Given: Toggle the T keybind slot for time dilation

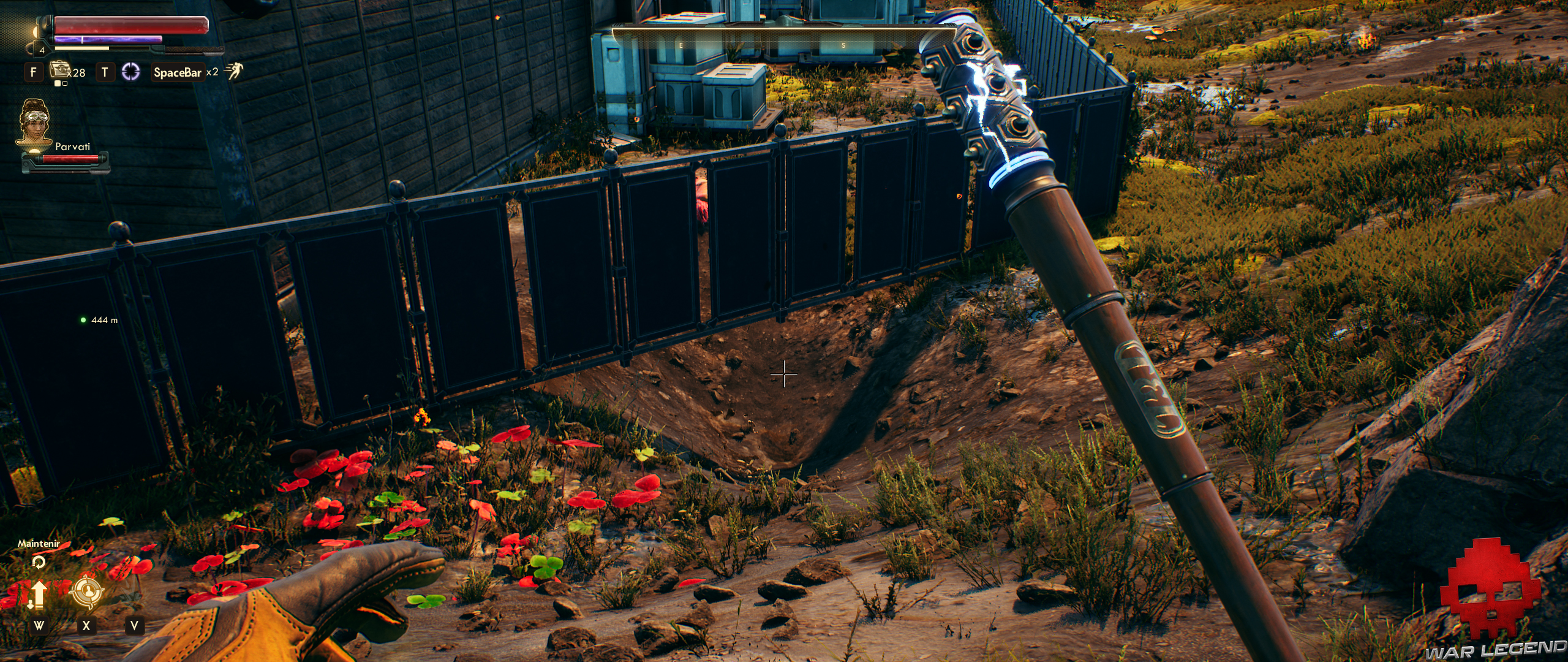Looking at the screenshot, I should 105,72.
